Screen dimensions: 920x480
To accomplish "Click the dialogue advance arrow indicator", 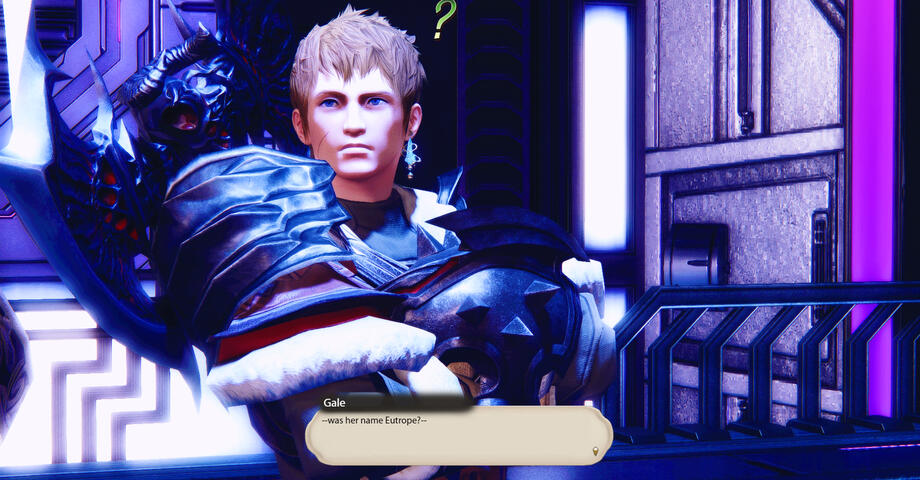I will click(x=597, y=452).
